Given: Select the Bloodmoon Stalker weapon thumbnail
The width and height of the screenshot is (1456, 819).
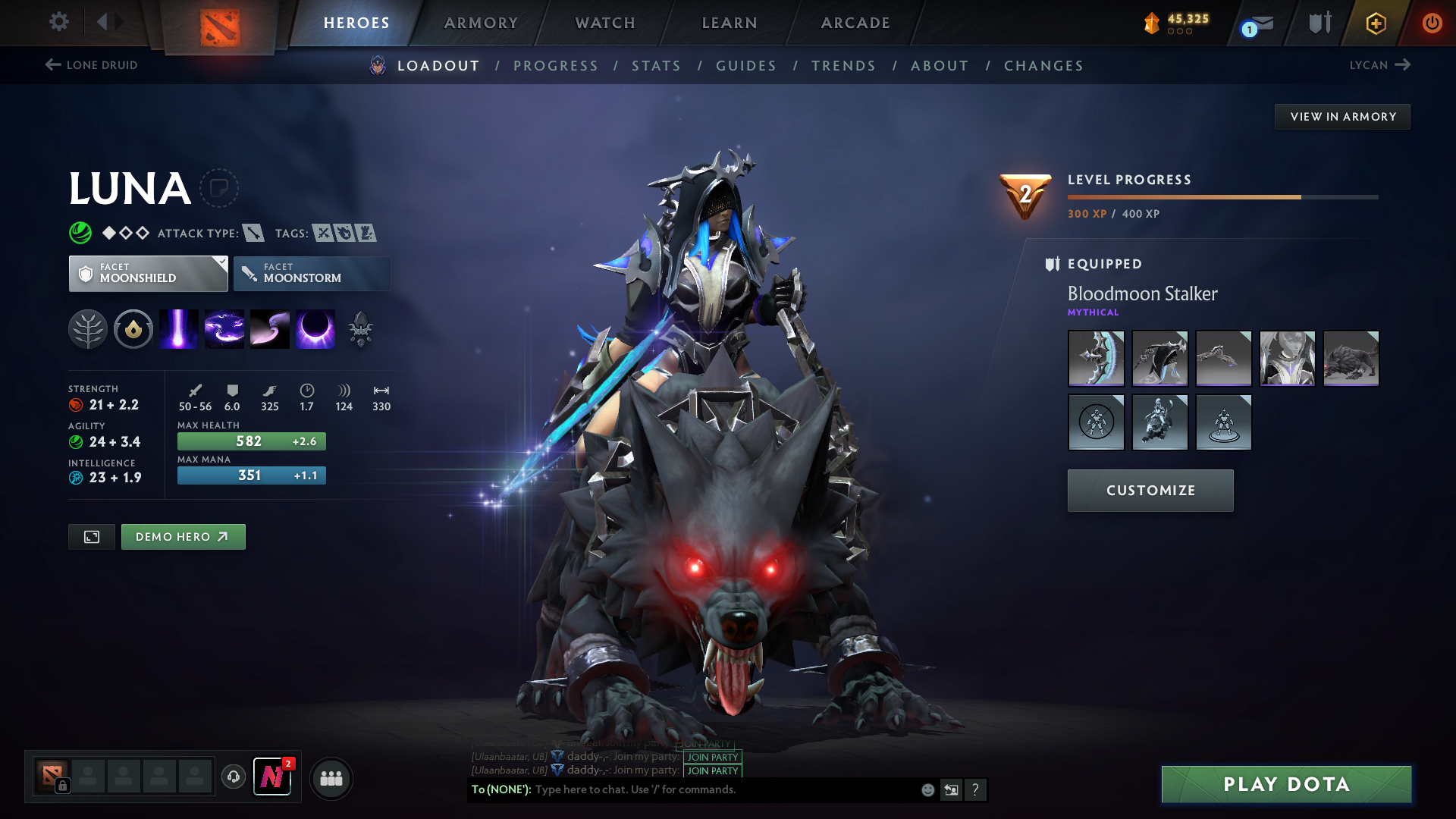Looking at the screenshot, I should tap(1096, 358).
